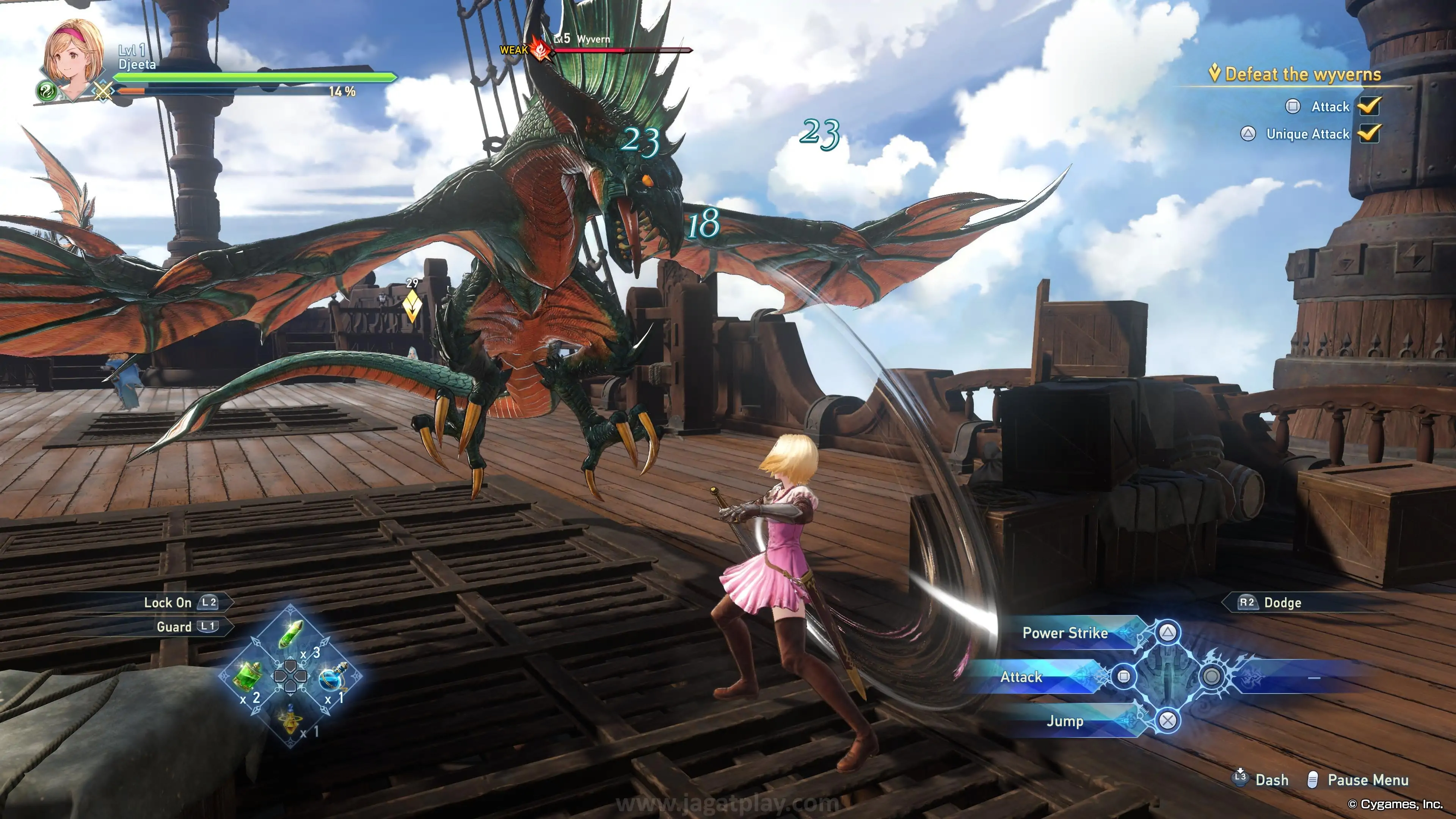The height and width of the screenshot is (819, 1456).
Task: Click the Dash label
Action: pyautogui.click(x=1272, y=780)
